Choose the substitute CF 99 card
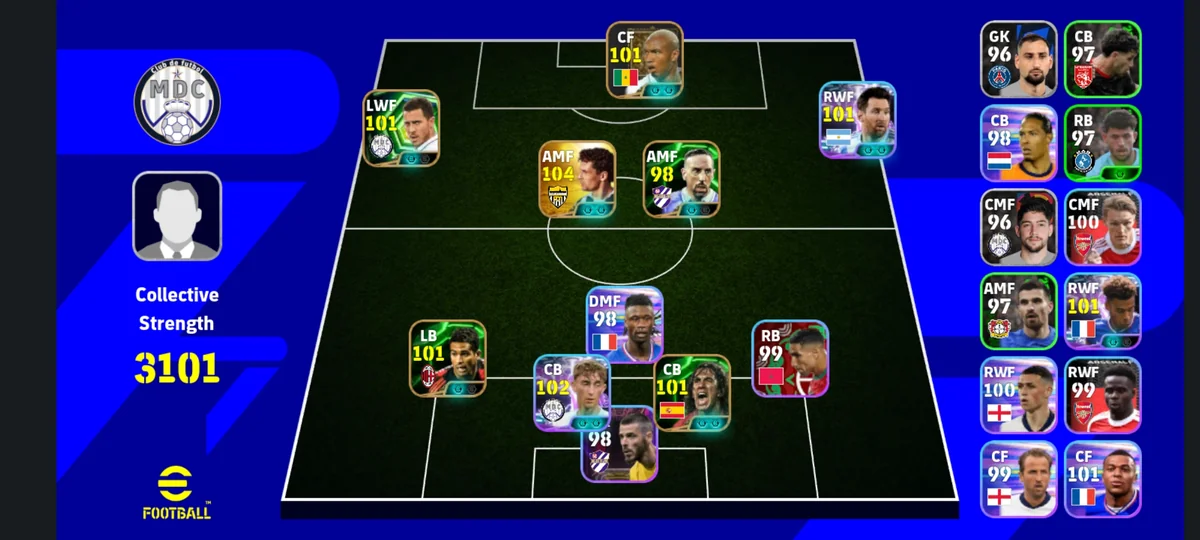The height and width of the screenshot is (540, 1200). (1018, 479)
